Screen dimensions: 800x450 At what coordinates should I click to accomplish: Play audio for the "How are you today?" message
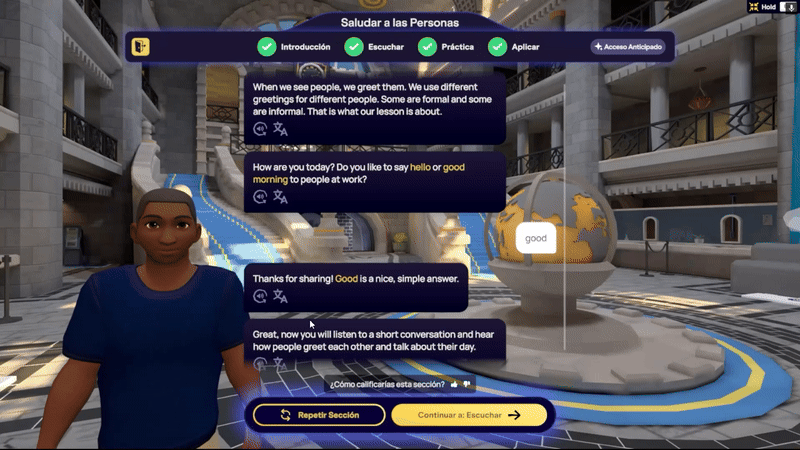pos(261,198)
